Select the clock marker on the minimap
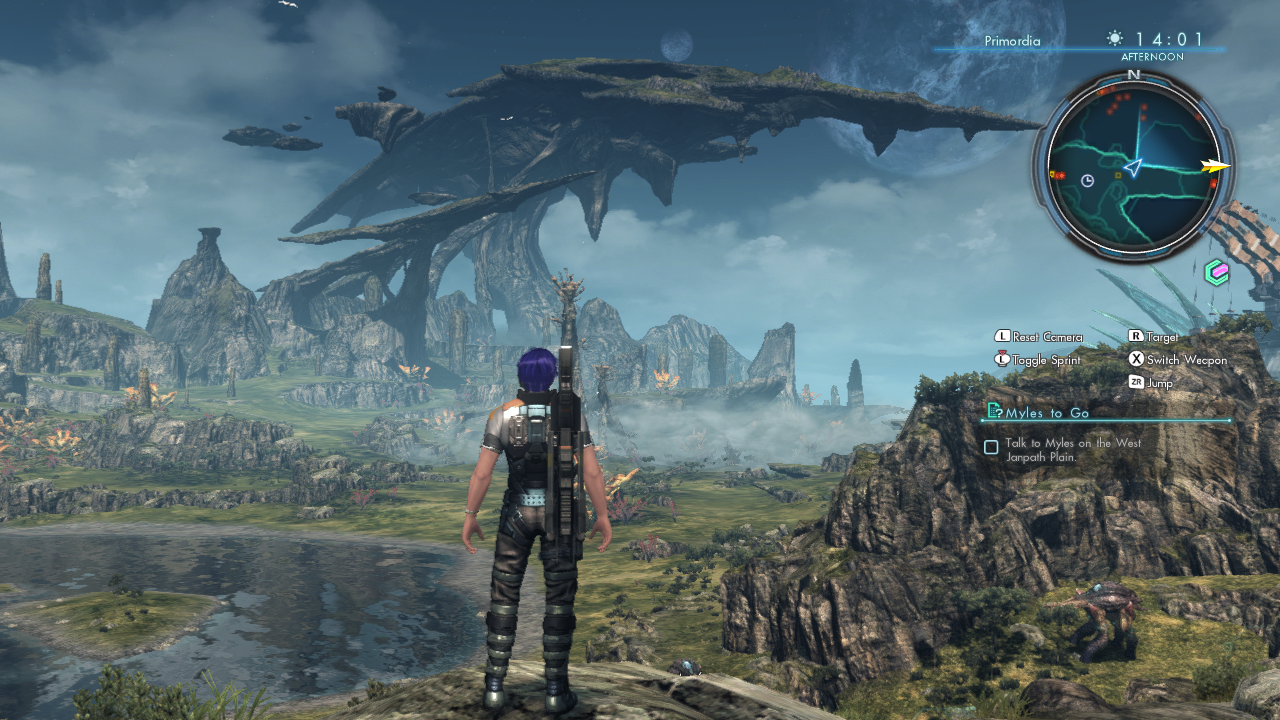 (1088, 180)
